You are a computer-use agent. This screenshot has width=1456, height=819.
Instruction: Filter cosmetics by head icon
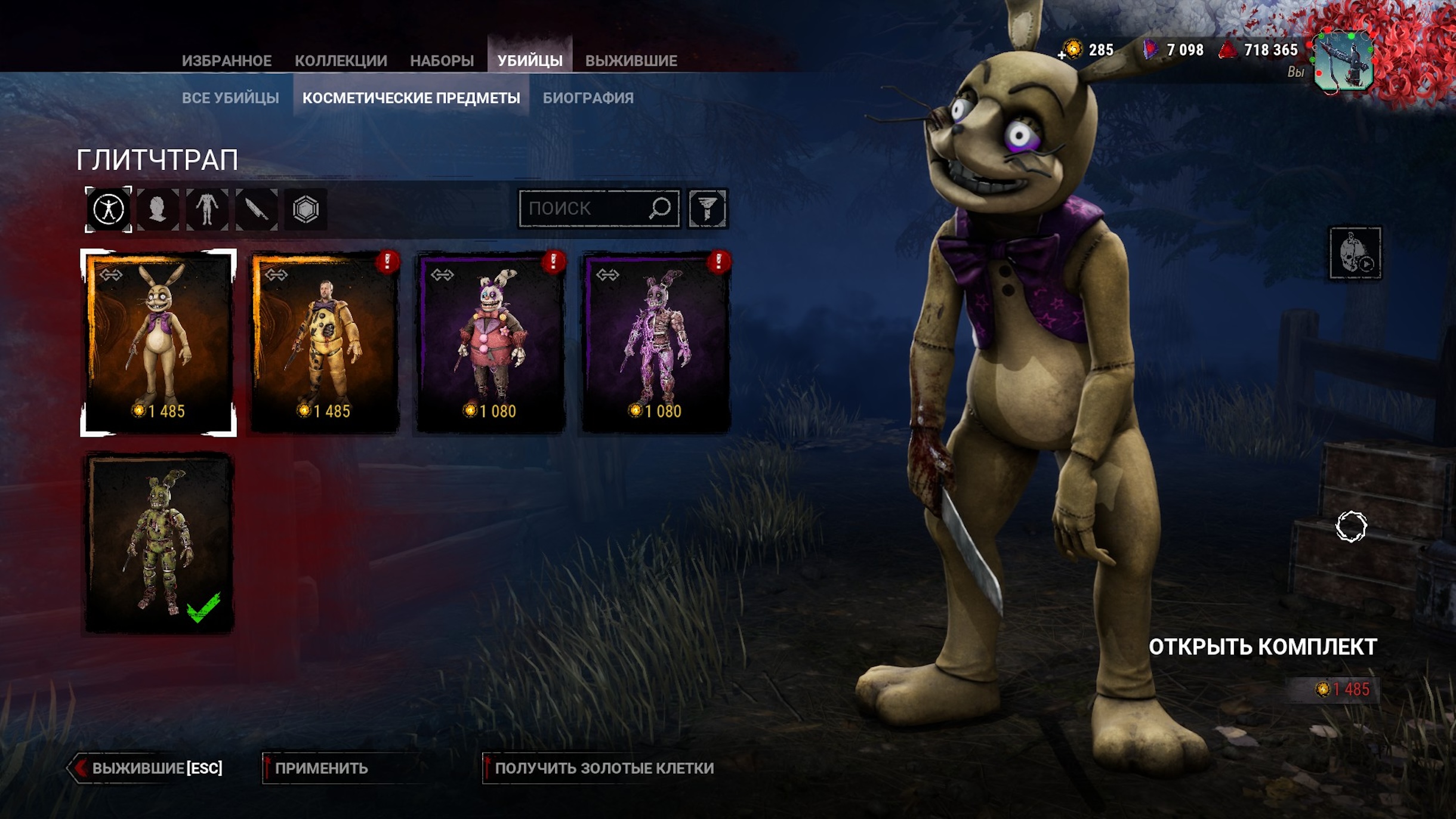(158, 209)
